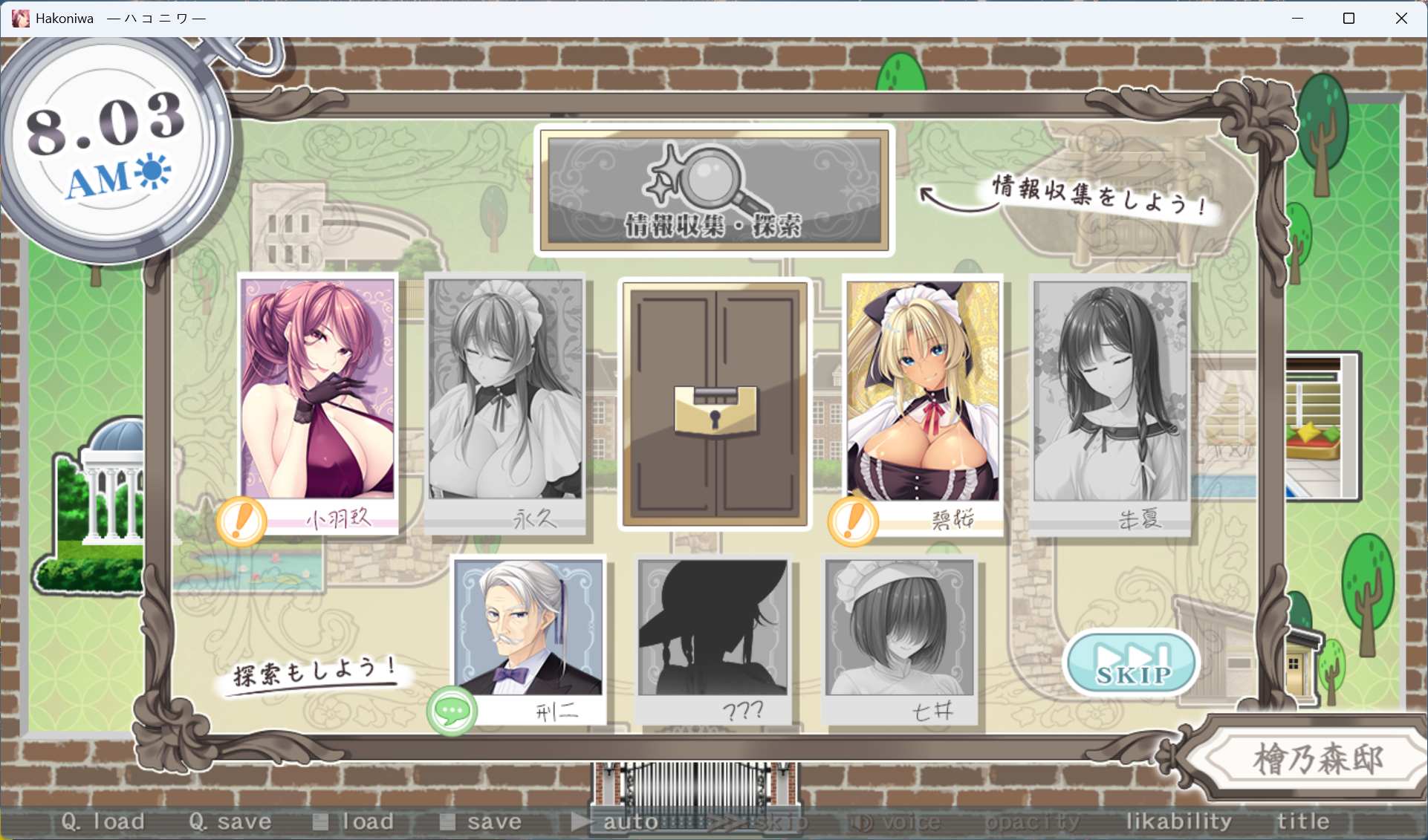Open the 情報収集・探索 investigation panel
The height and width of the screenshot is (840, 1428).
click(x=714, y=189)
